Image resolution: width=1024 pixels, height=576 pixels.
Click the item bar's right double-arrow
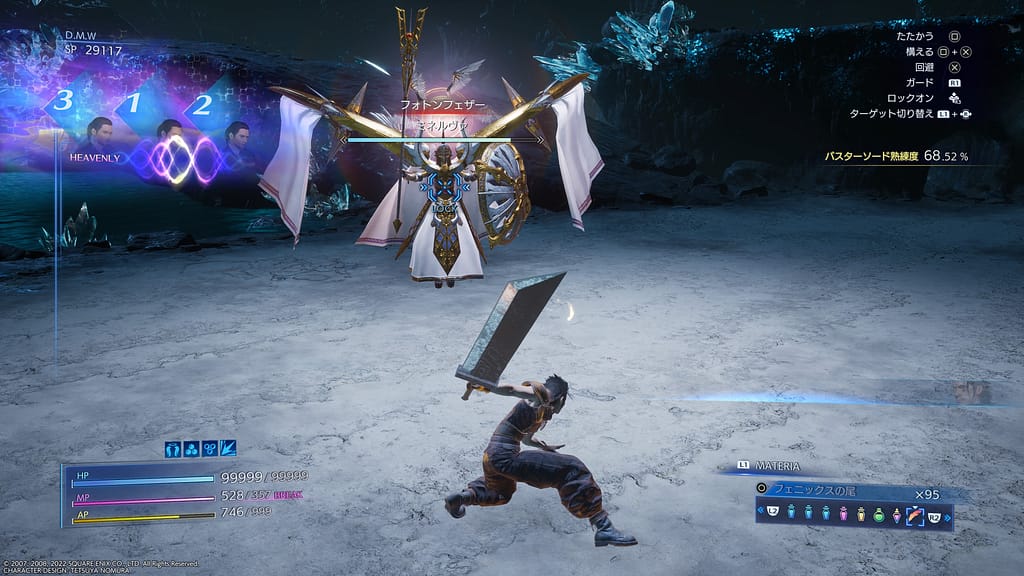pos(945,516)
